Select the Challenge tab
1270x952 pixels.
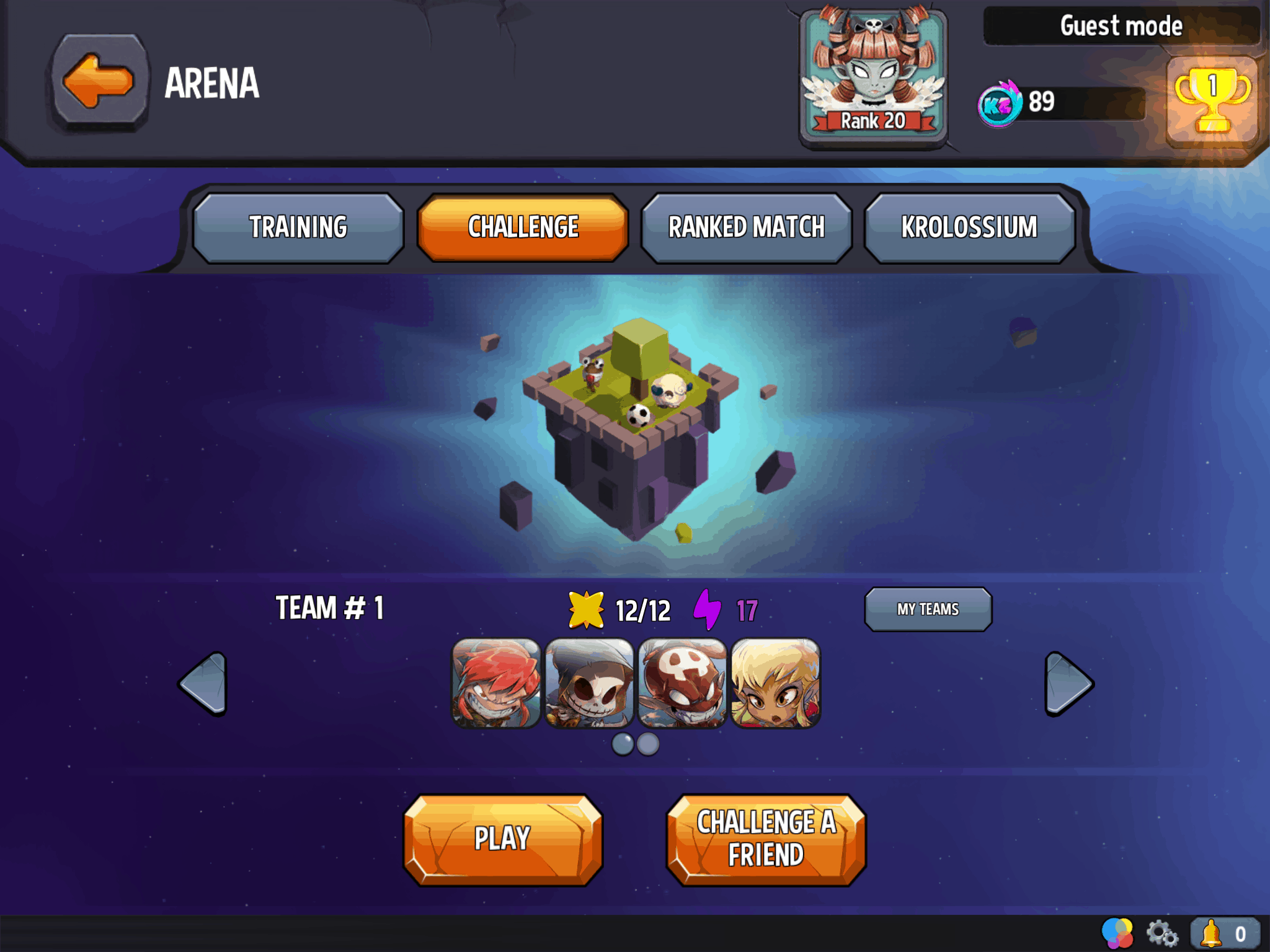tap(523, 227)
